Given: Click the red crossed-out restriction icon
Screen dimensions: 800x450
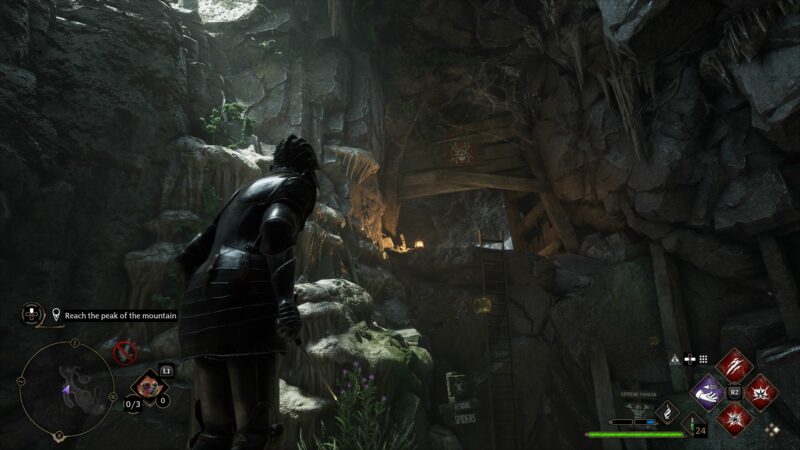Looking at the screenshot, I should click(124, 351).
